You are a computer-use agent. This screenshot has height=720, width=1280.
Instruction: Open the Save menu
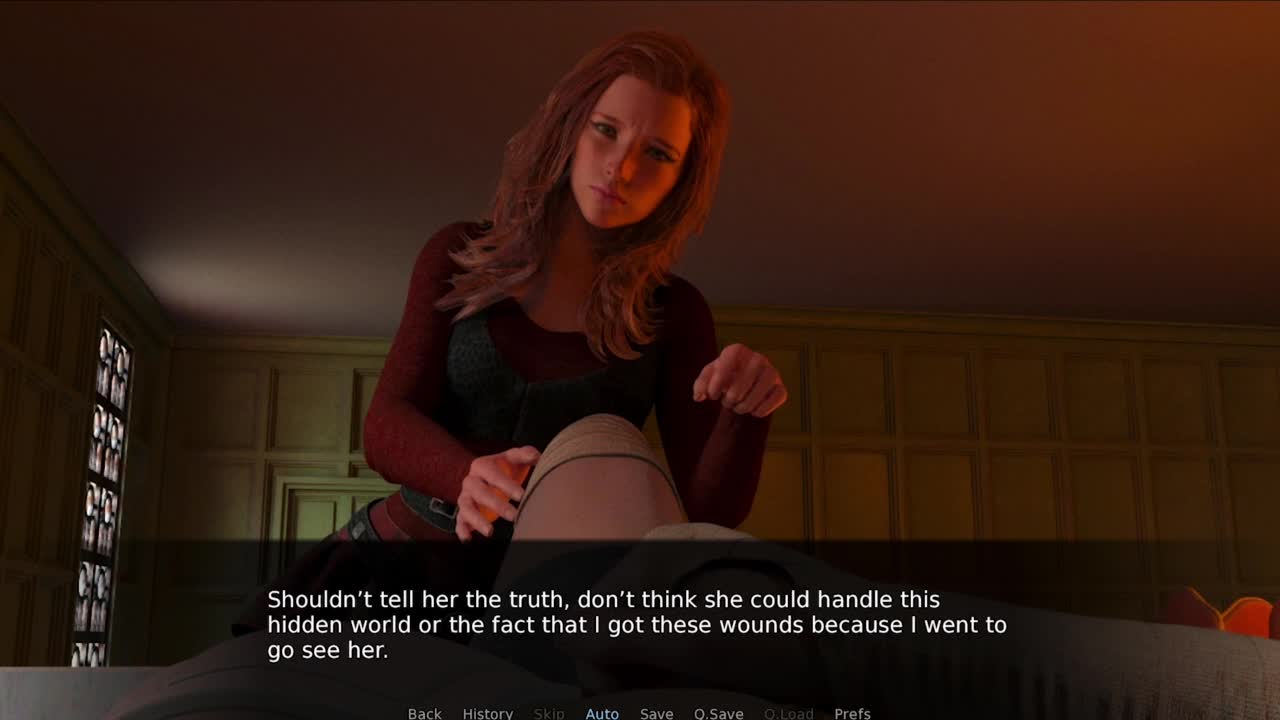point(656,713)
